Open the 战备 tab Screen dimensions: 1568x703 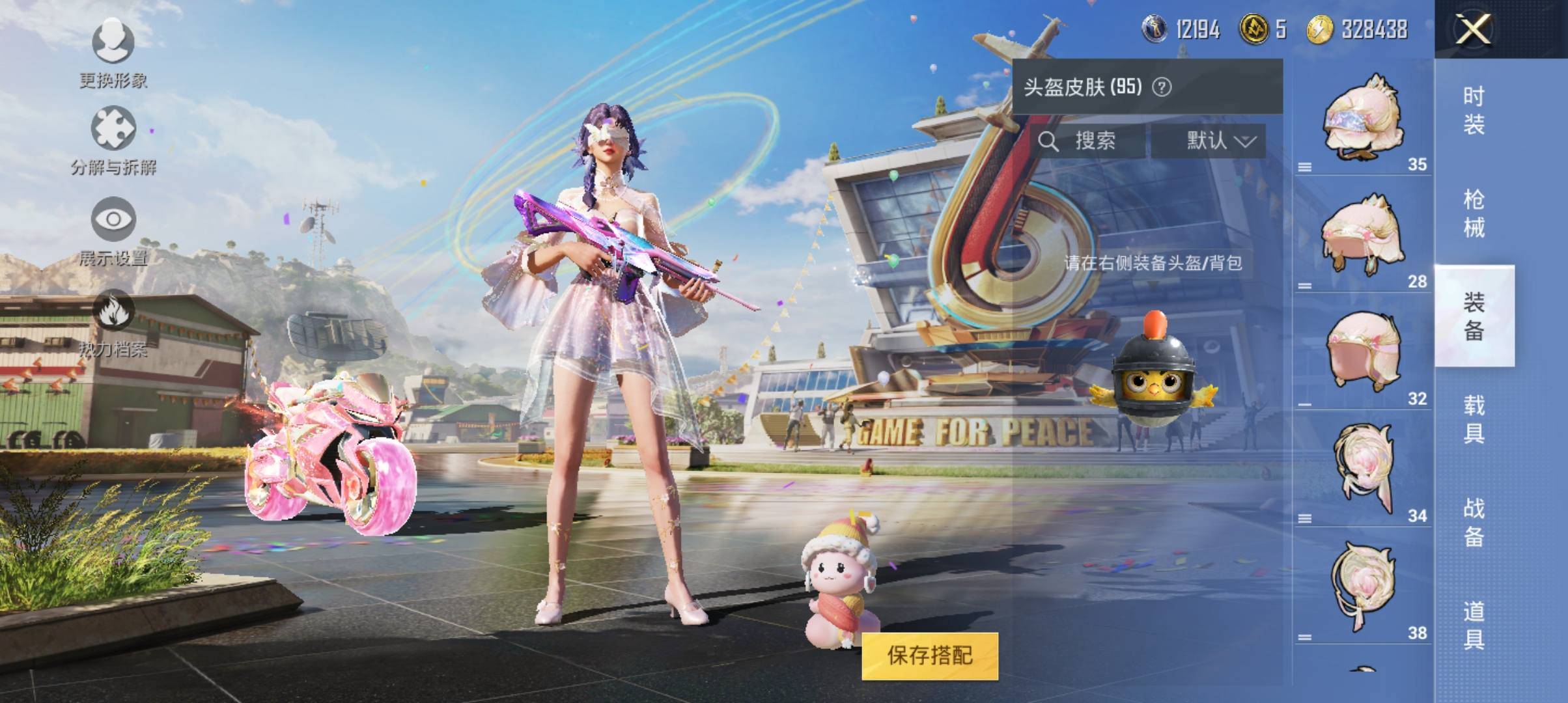click(1474, 522)
